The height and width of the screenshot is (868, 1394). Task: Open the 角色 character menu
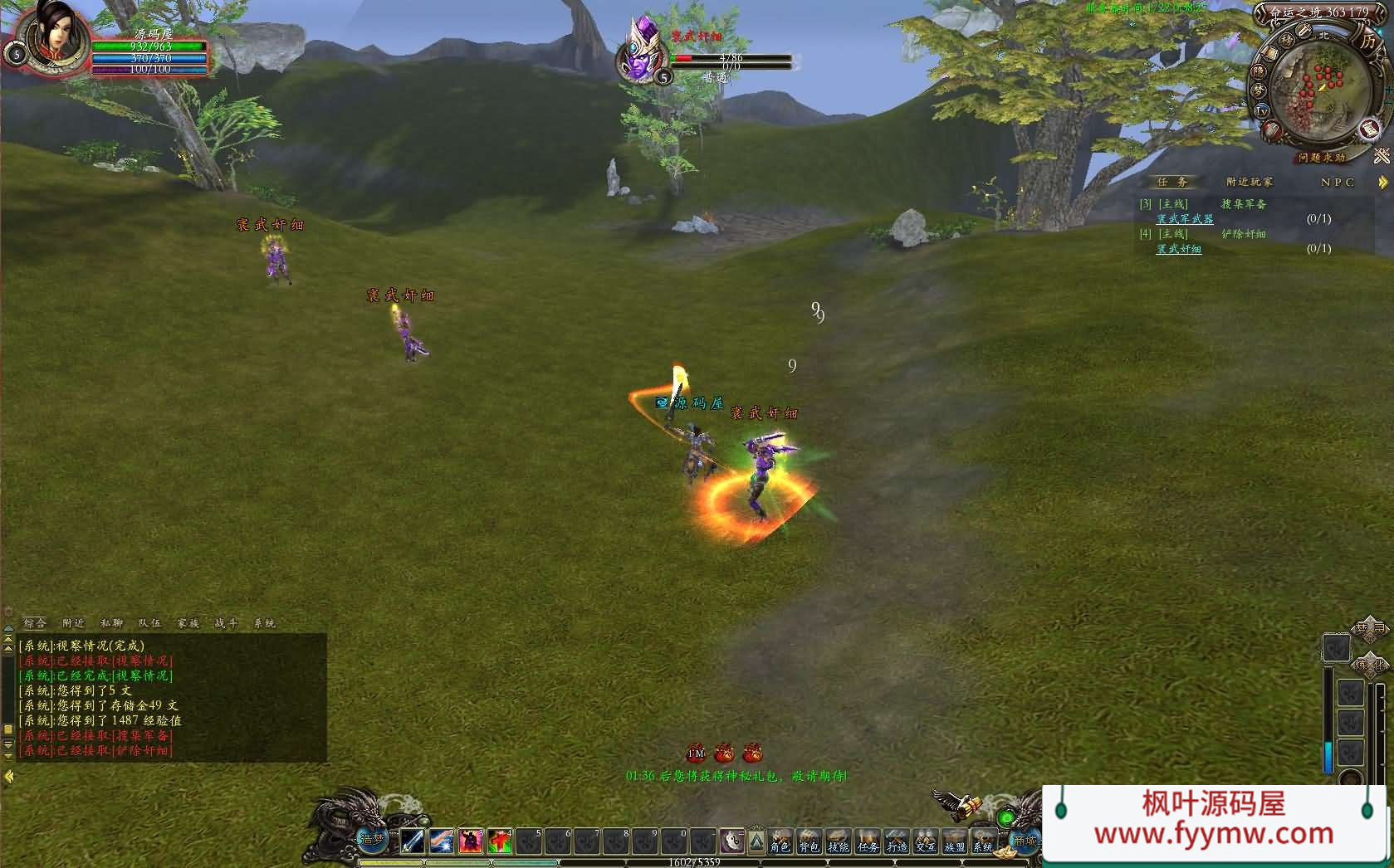[x=780, y=841]
